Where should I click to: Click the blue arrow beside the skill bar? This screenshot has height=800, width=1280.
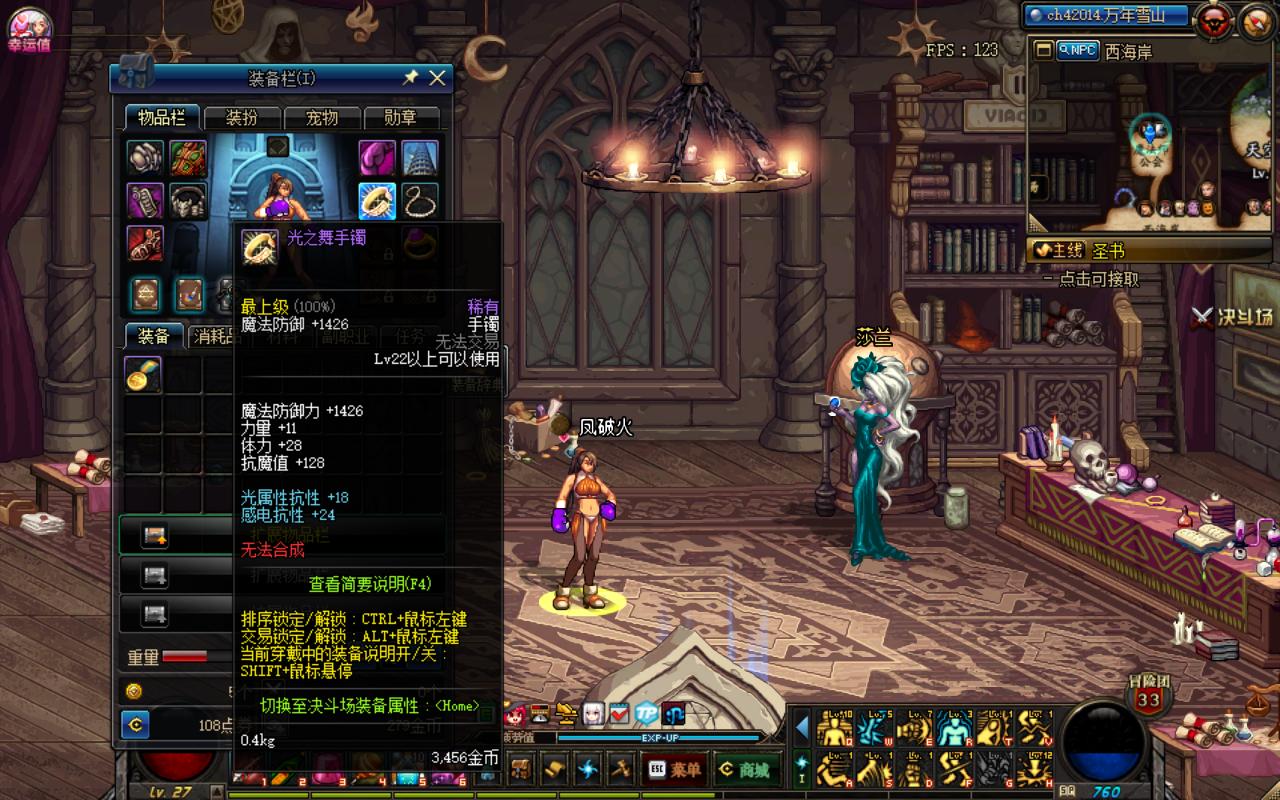click(x=802, y=728)
